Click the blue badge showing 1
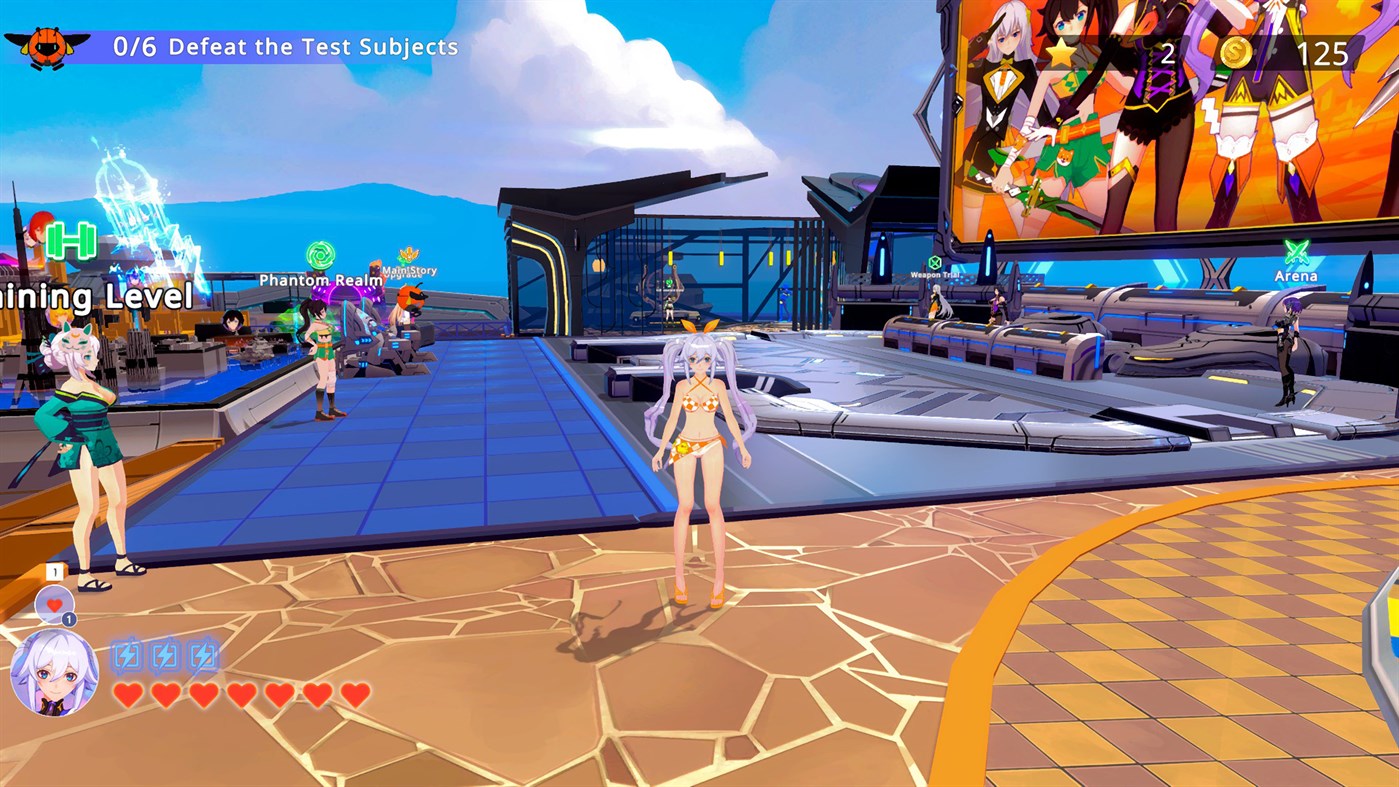The image size is (1399, 787). click(70, 621)
